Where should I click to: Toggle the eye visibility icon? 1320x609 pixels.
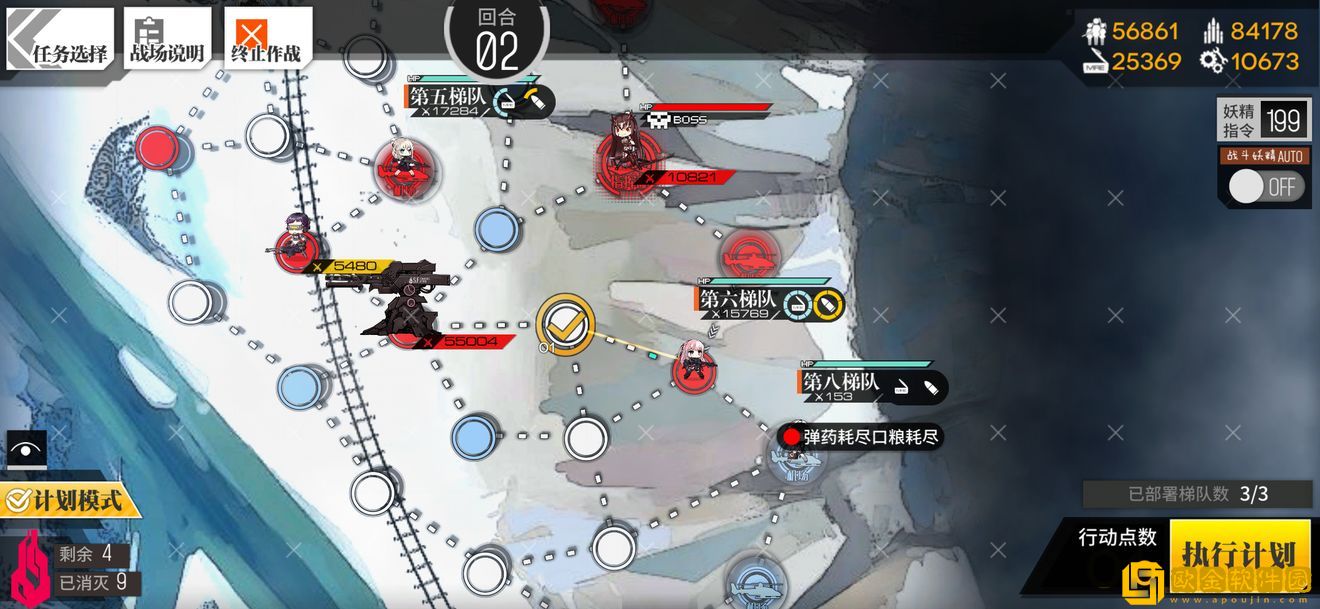pyautogui.click(x=26, y=449)
